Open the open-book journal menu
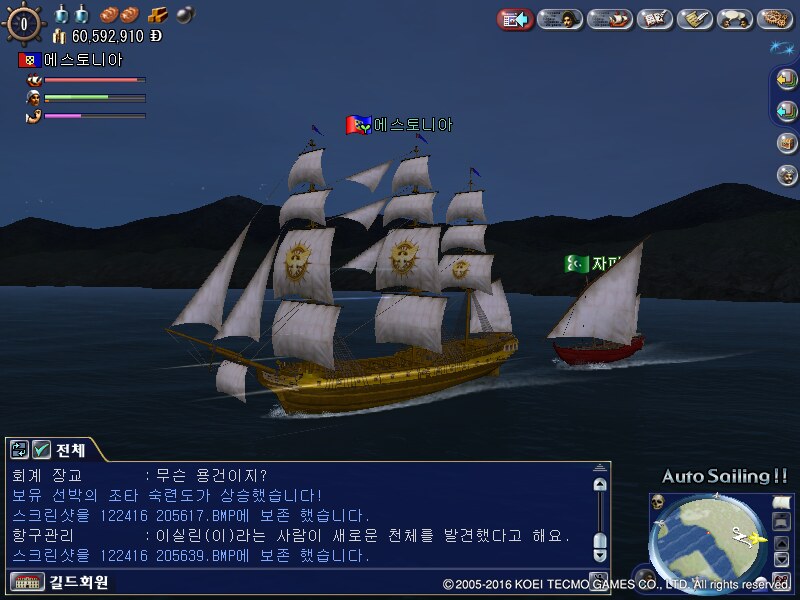This screenshot has height=600, width=800. (x=654, y=19)
